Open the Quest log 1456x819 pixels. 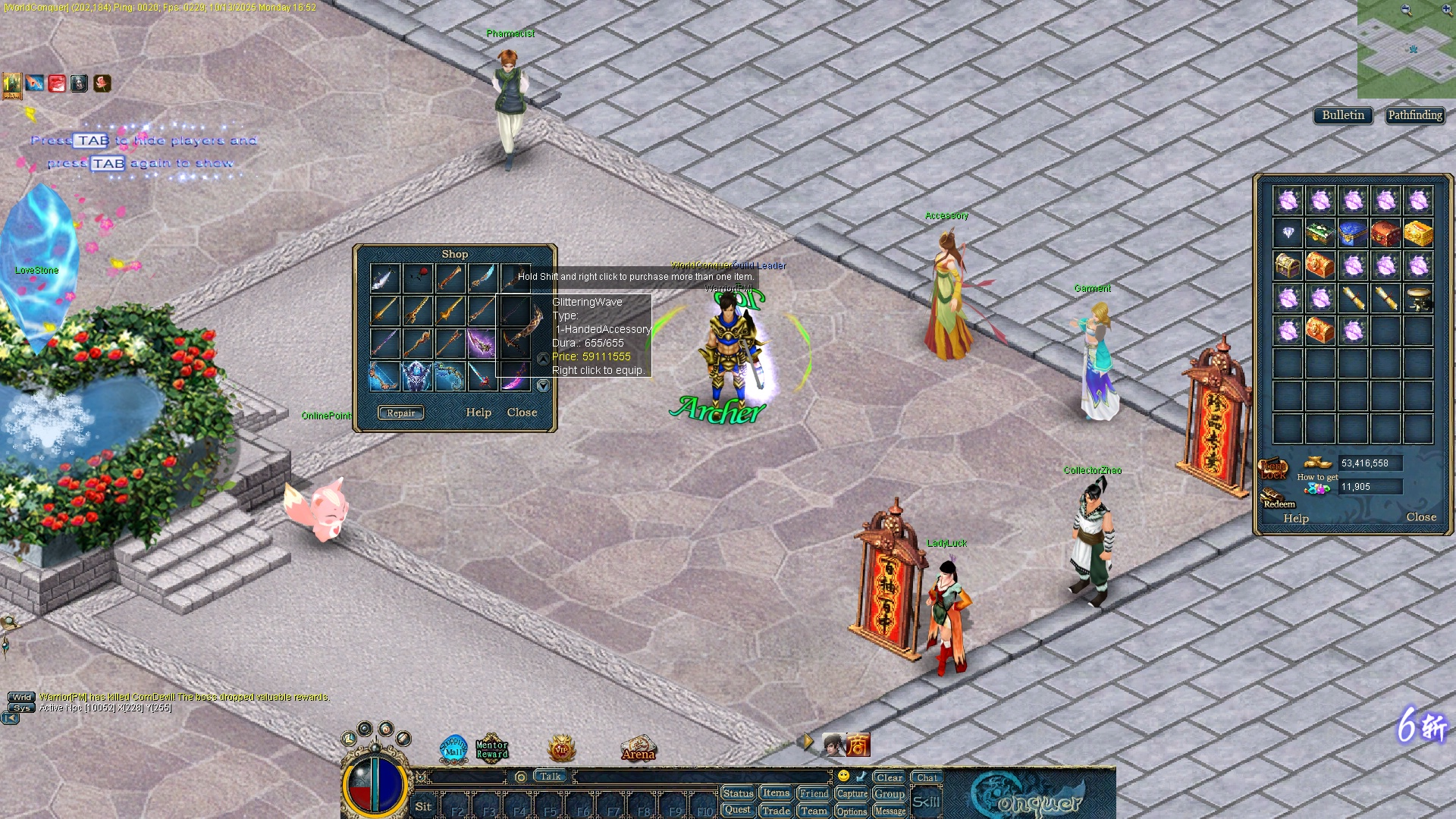[x=737, y=810]
